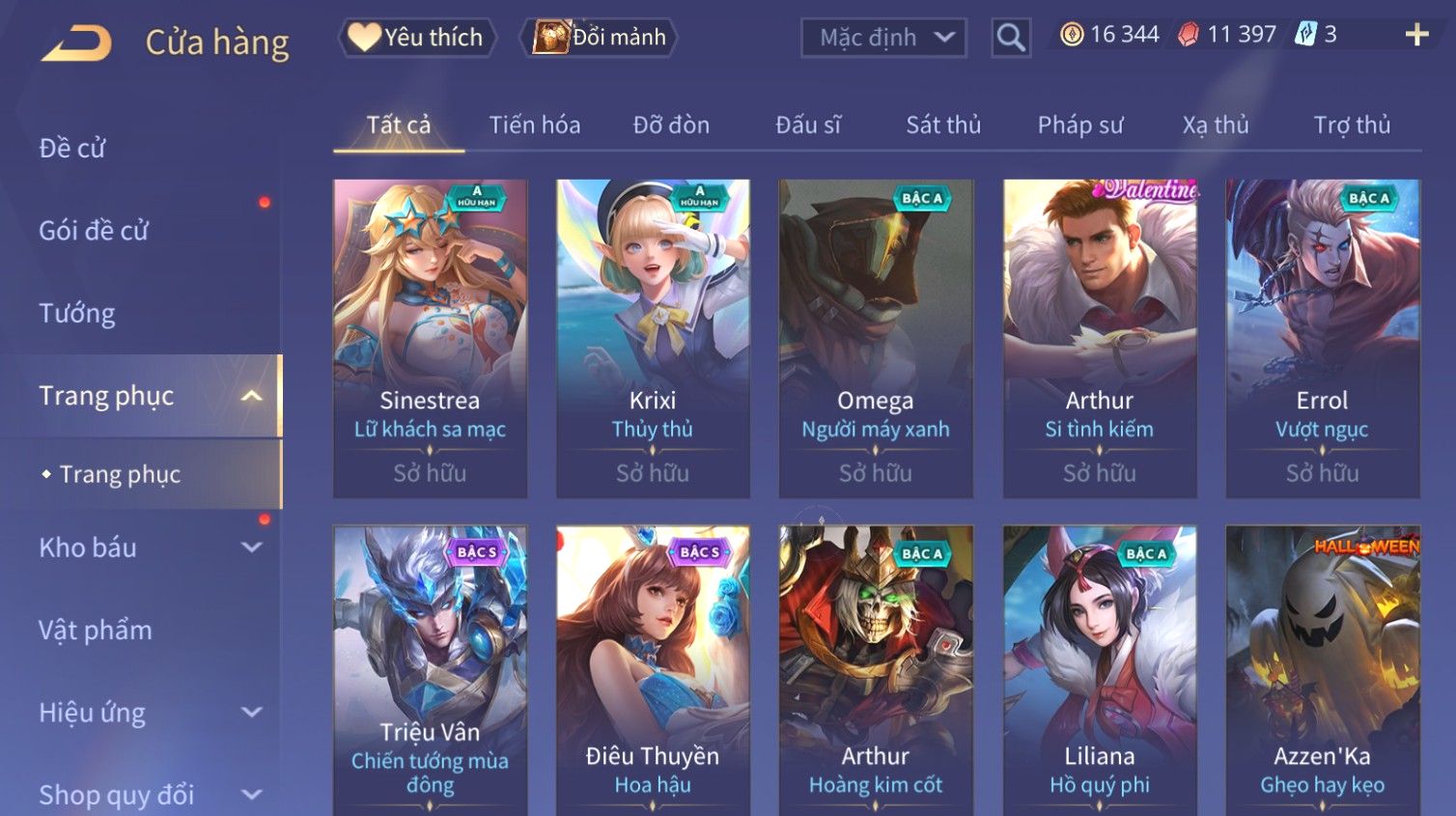Choose the Pháp sư tab
Screen dimensions: 1456x816
tap(1079, 125)
